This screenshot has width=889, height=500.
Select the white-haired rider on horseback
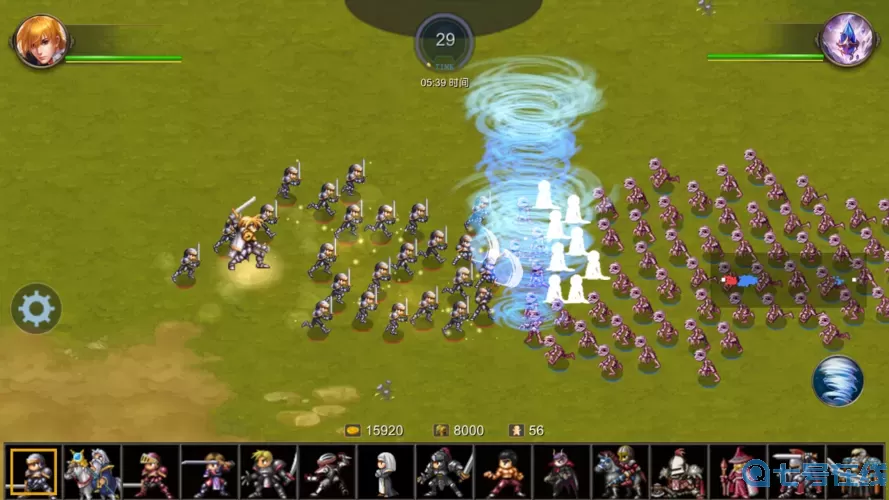coord(91,471)
